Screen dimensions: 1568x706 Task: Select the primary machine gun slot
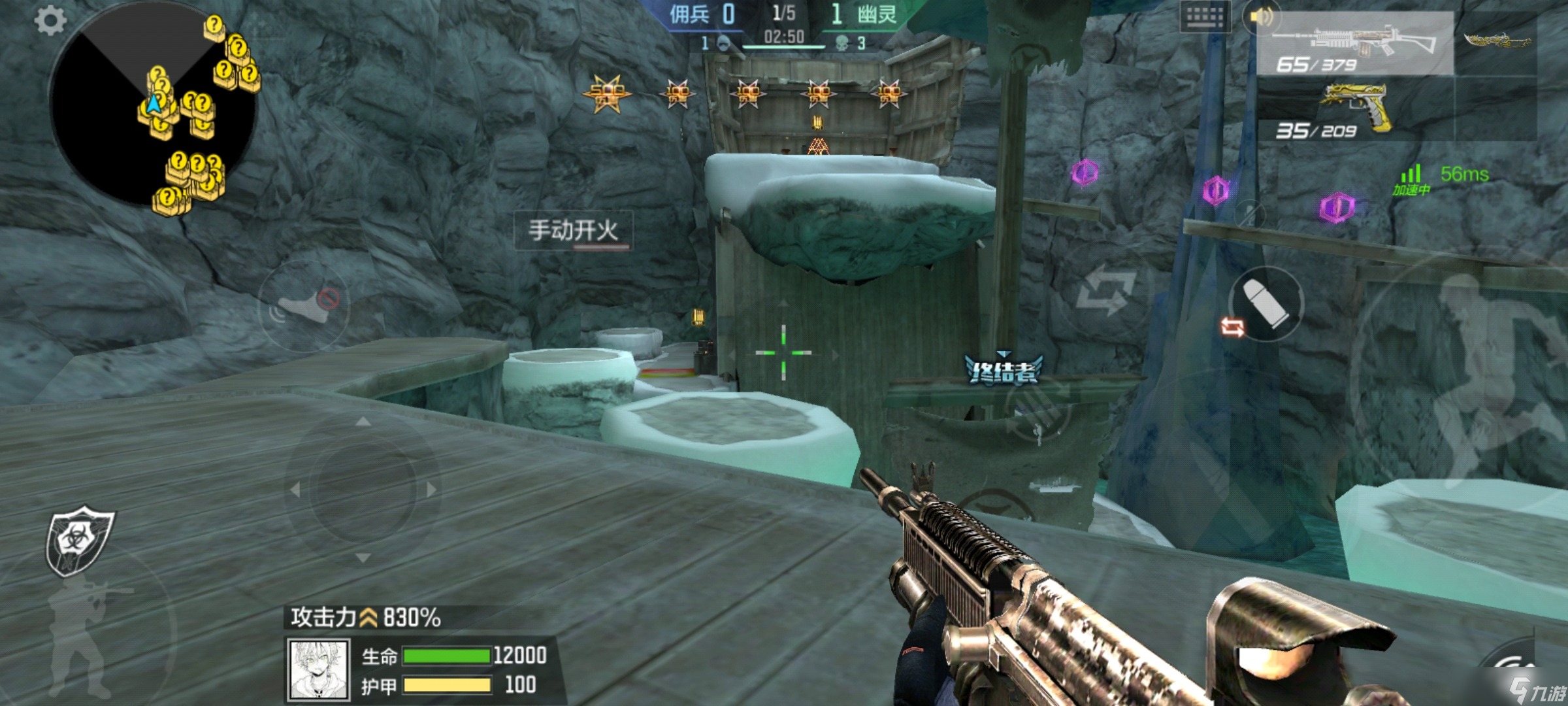1354,44
